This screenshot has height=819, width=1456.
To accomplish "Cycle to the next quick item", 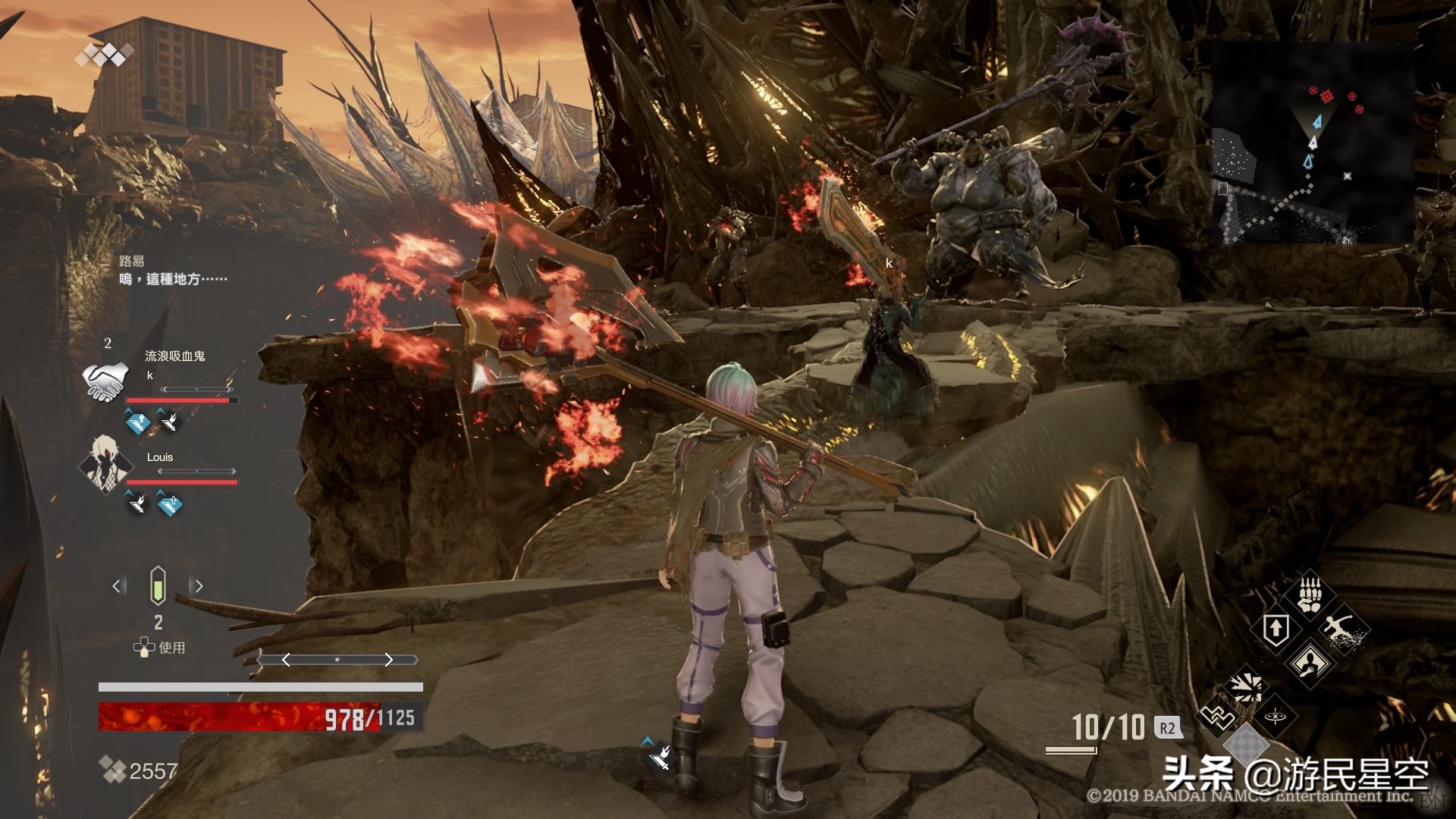I will tap(199, 585).
